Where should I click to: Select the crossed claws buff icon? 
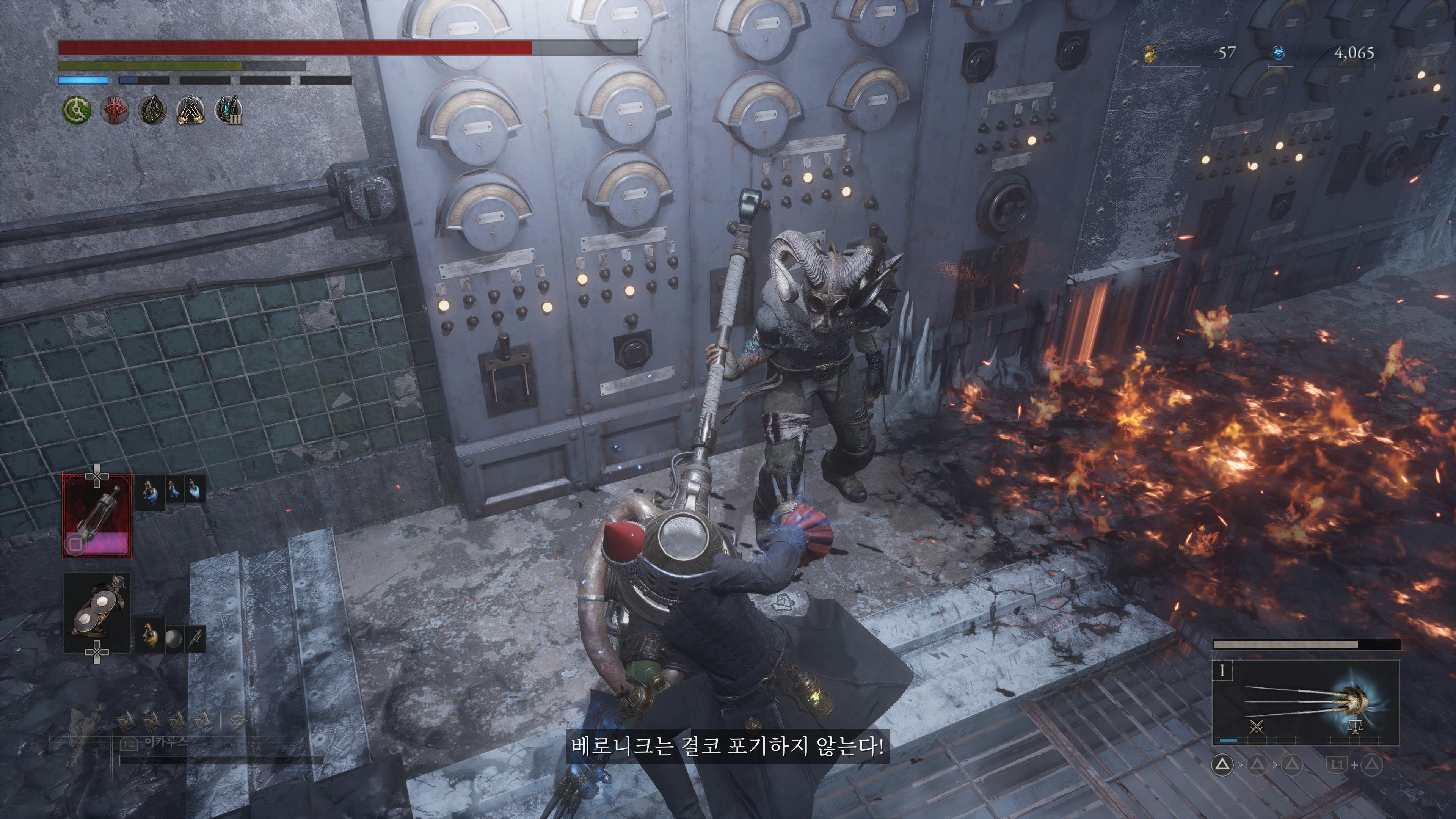click(x=191, y=110)
